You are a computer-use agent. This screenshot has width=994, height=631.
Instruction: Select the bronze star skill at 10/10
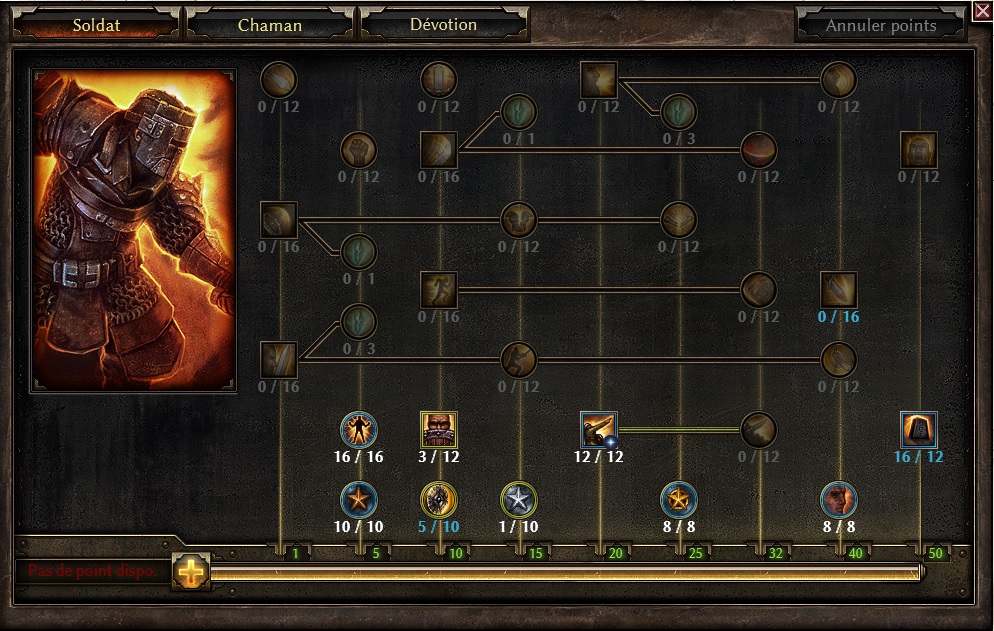click(359, 499)
